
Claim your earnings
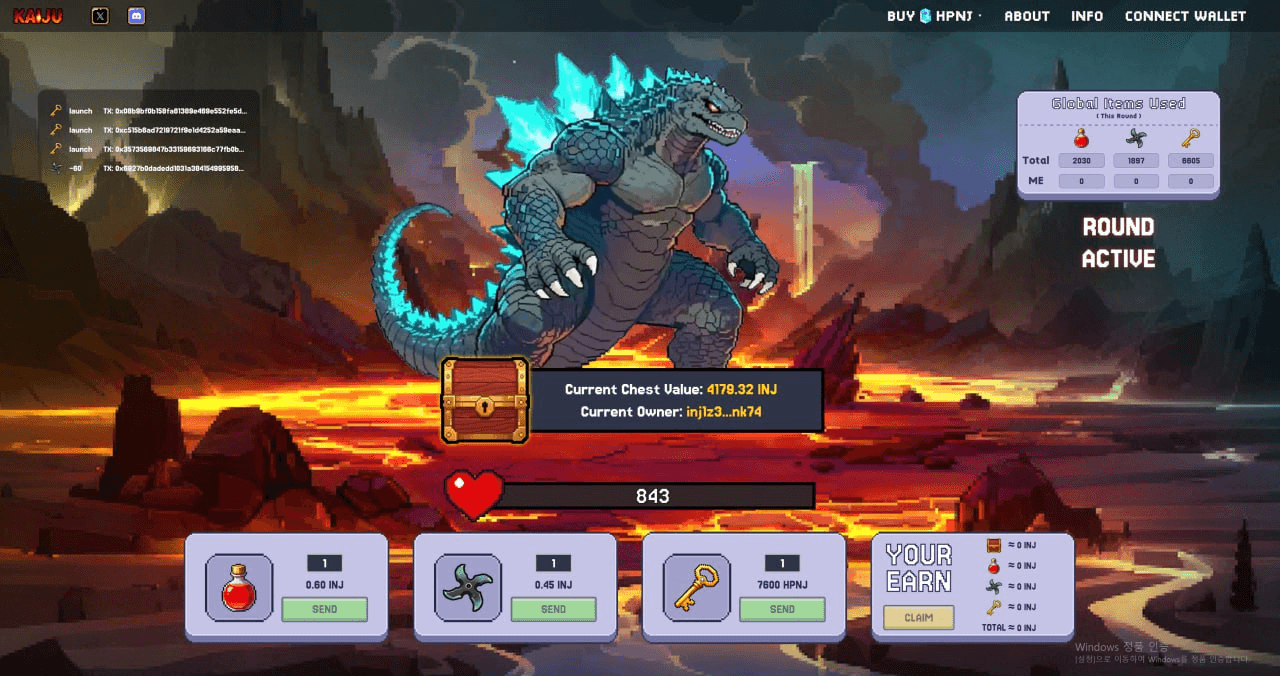(918, 618)
